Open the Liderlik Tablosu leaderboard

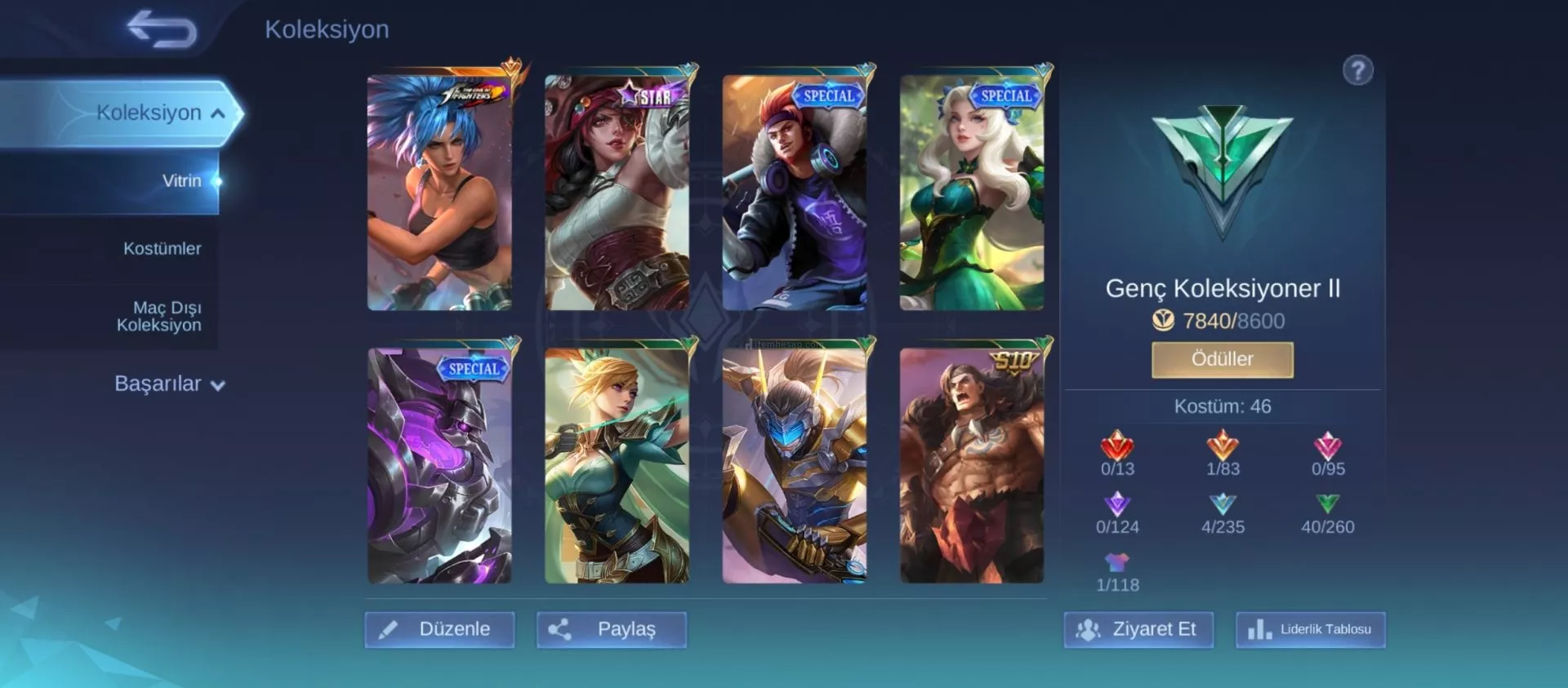pyautogui.click(x=1310, y=629)
